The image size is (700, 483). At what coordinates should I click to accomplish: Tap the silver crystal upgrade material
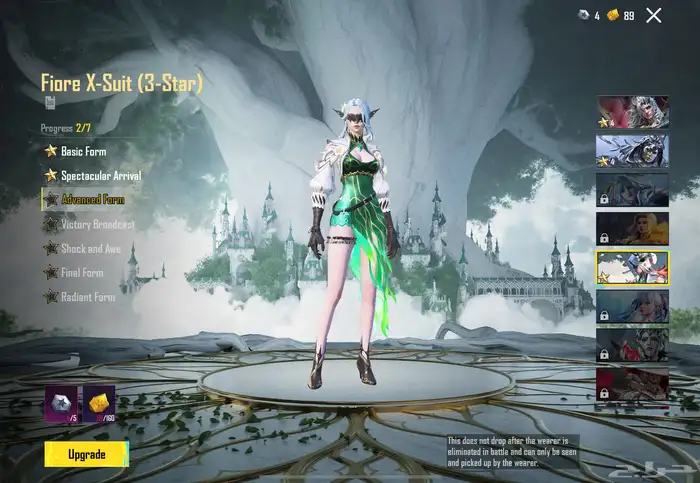point(61,403)
